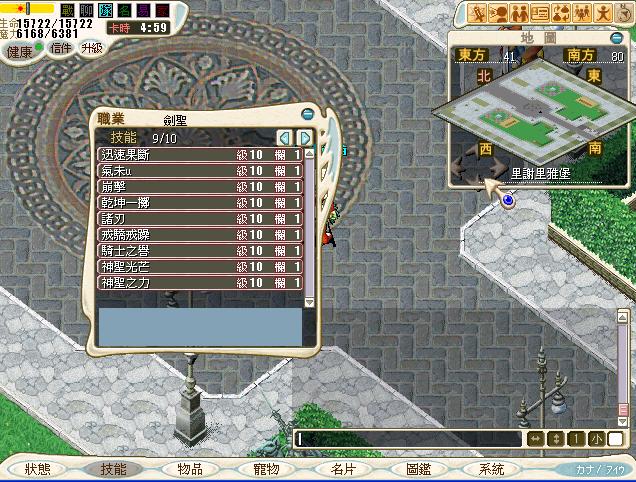Select the 神聖光芒 skill

pos(200,267)
